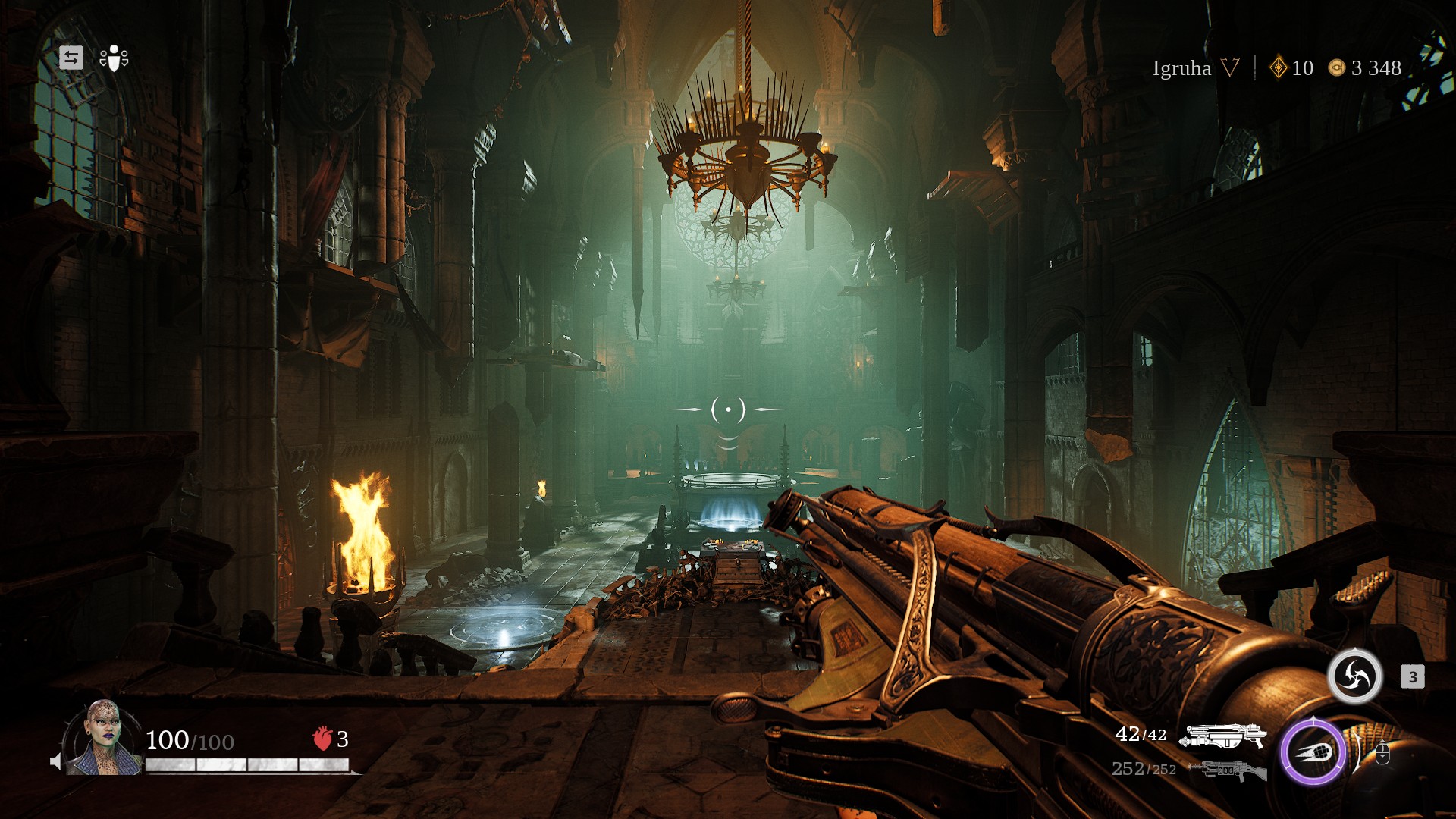Image resolution: width=1456 pixels, height=819 pixels.
Task: Select the white figure status icon
Action: (x=114, y=58)
